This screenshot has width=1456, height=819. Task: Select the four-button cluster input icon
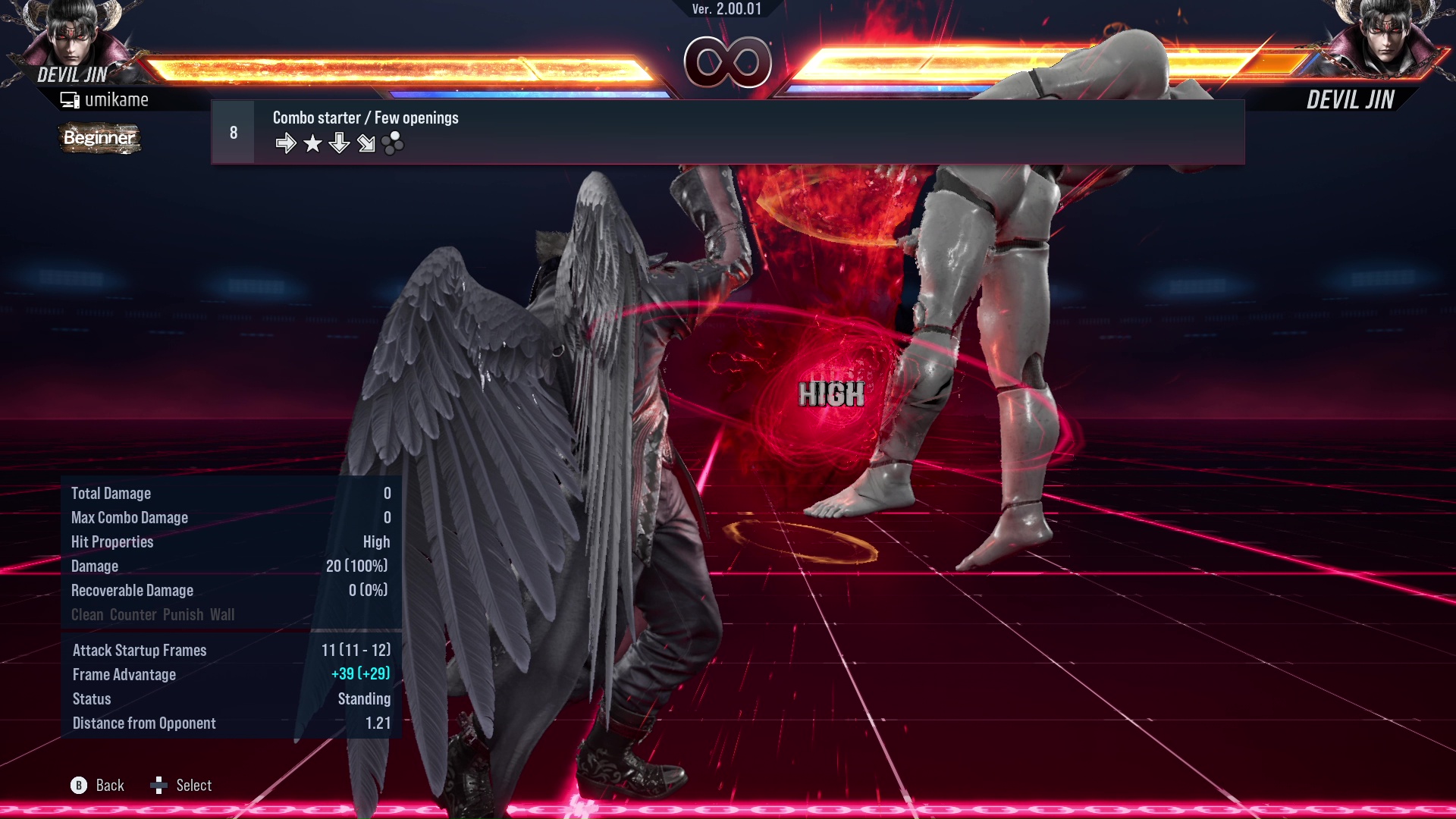(392, 141)
